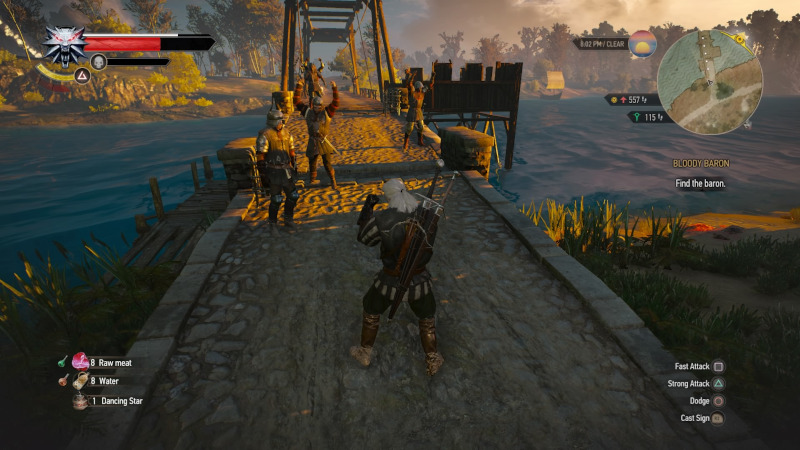Click the wolf medallion icon

click(62, 43)
